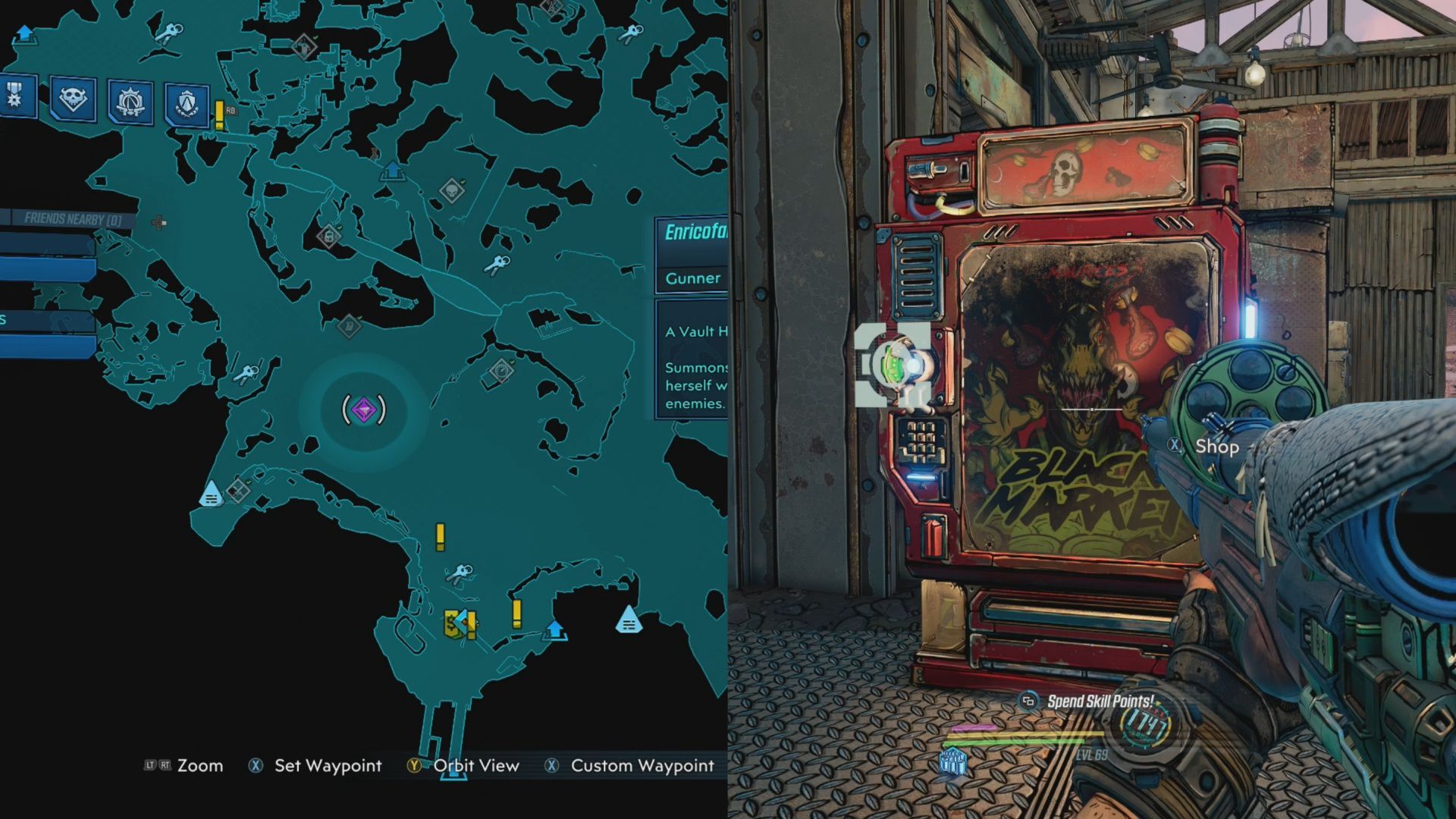
Task: Select the purple diamond custom waypoint
Action: click(x=364, y=410)
